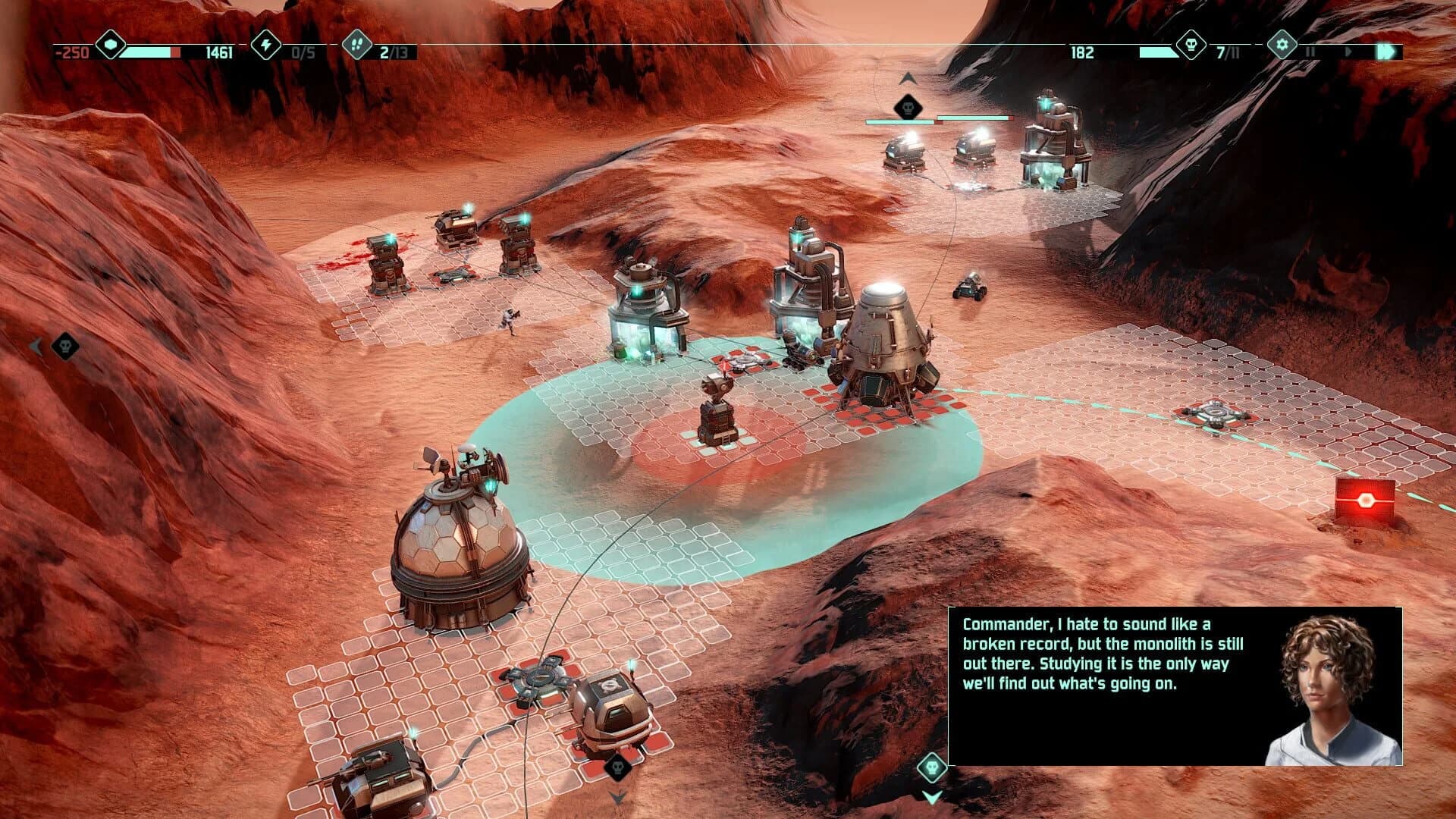Open the colonist footsteps counter icon
This screenshot has height=819, width=1456.
pyautogui.click(x=356, y=45)
